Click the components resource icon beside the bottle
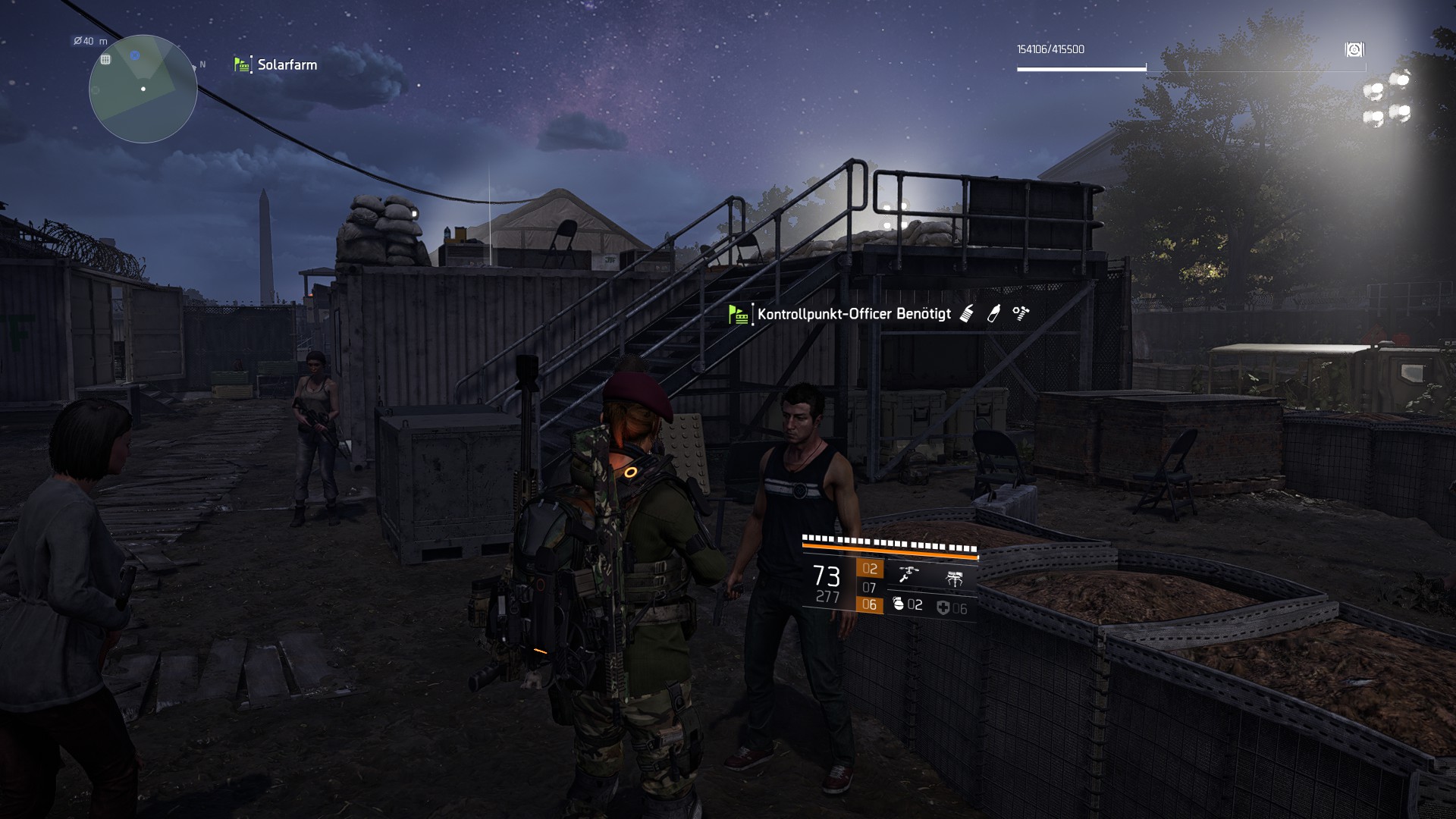Image resolution: width=1456 pixels, height=819 pixels. (x=1019, y=312)
